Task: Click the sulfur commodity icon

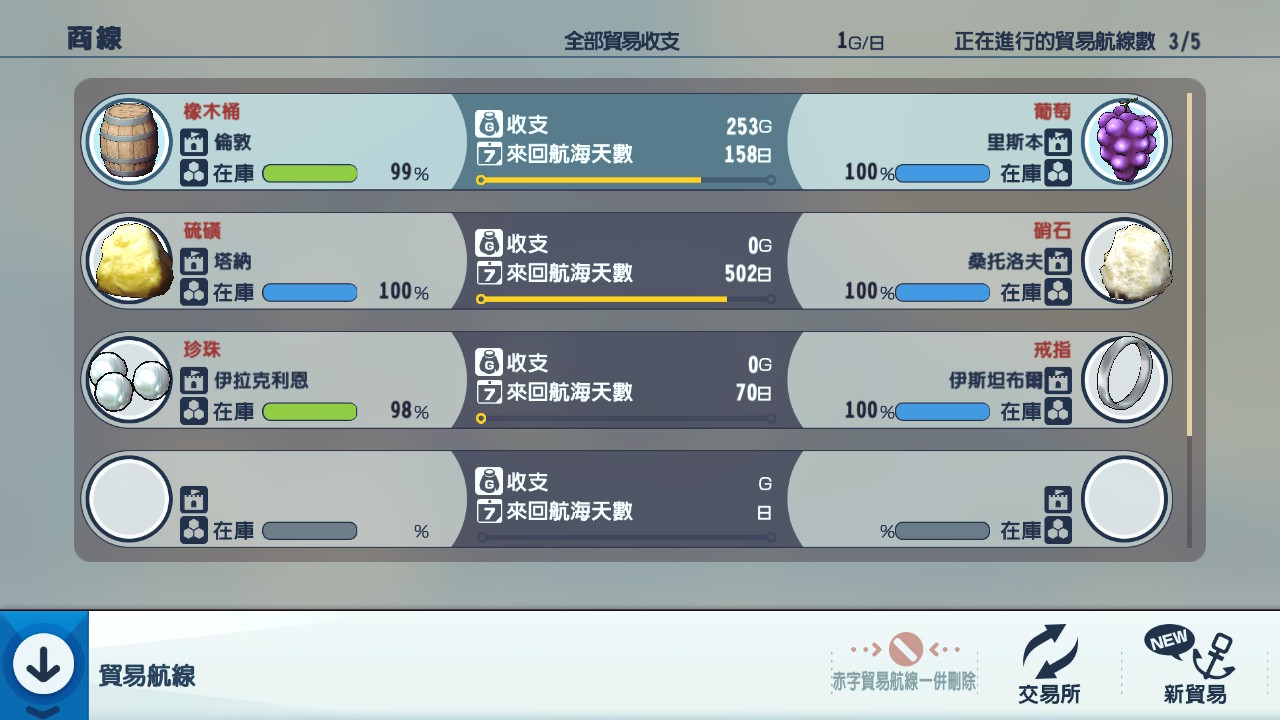Action: tap(127, 261)
